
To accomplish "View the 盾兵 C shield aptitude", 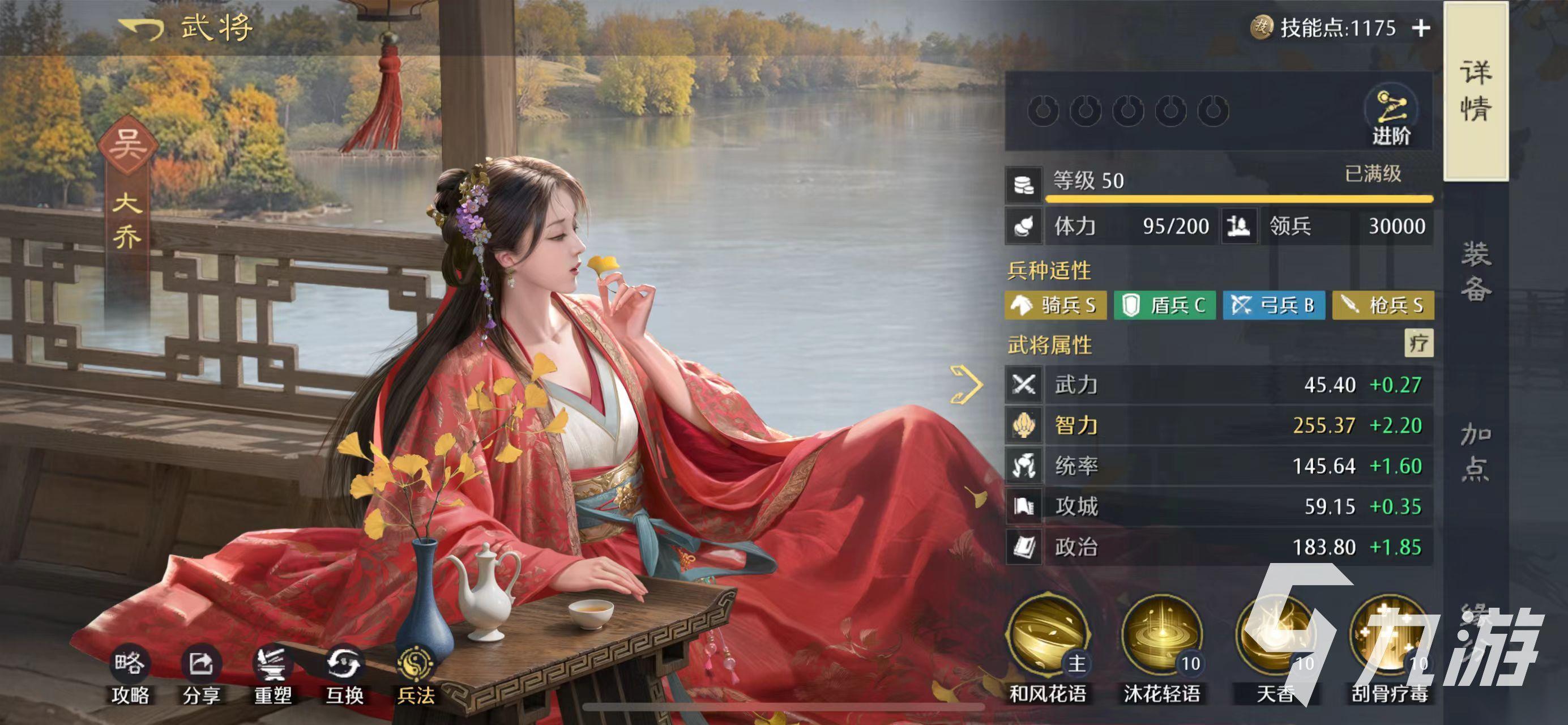I will (x=1164, y=305).
